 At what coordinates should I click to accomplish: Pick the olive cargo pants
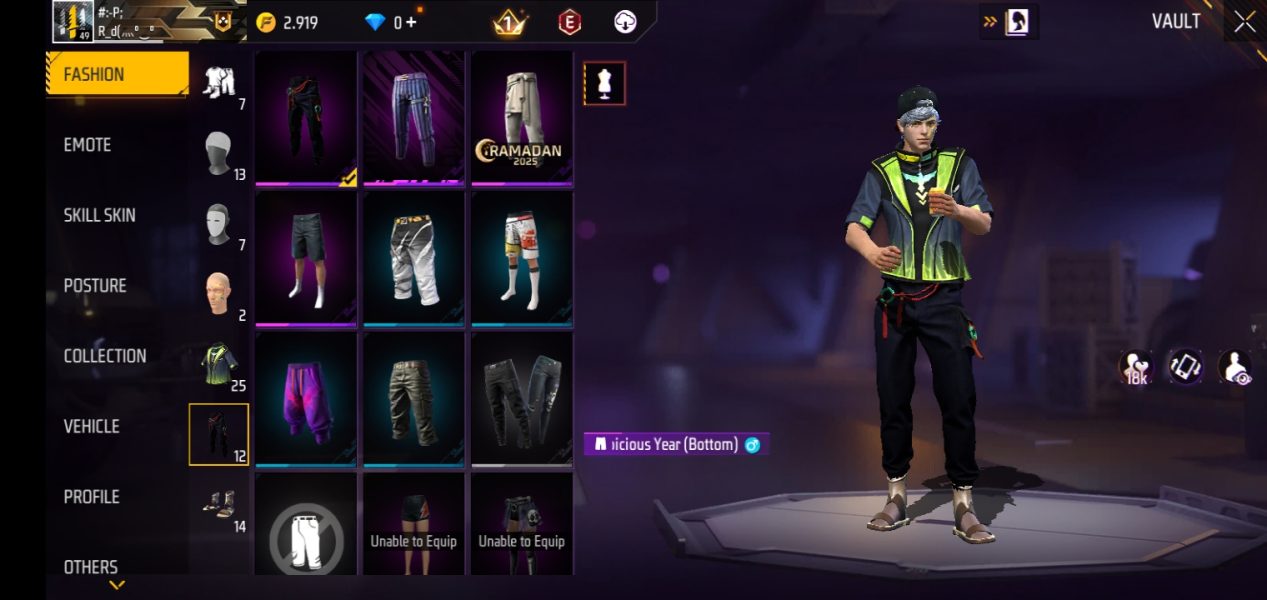coord(413,399)
